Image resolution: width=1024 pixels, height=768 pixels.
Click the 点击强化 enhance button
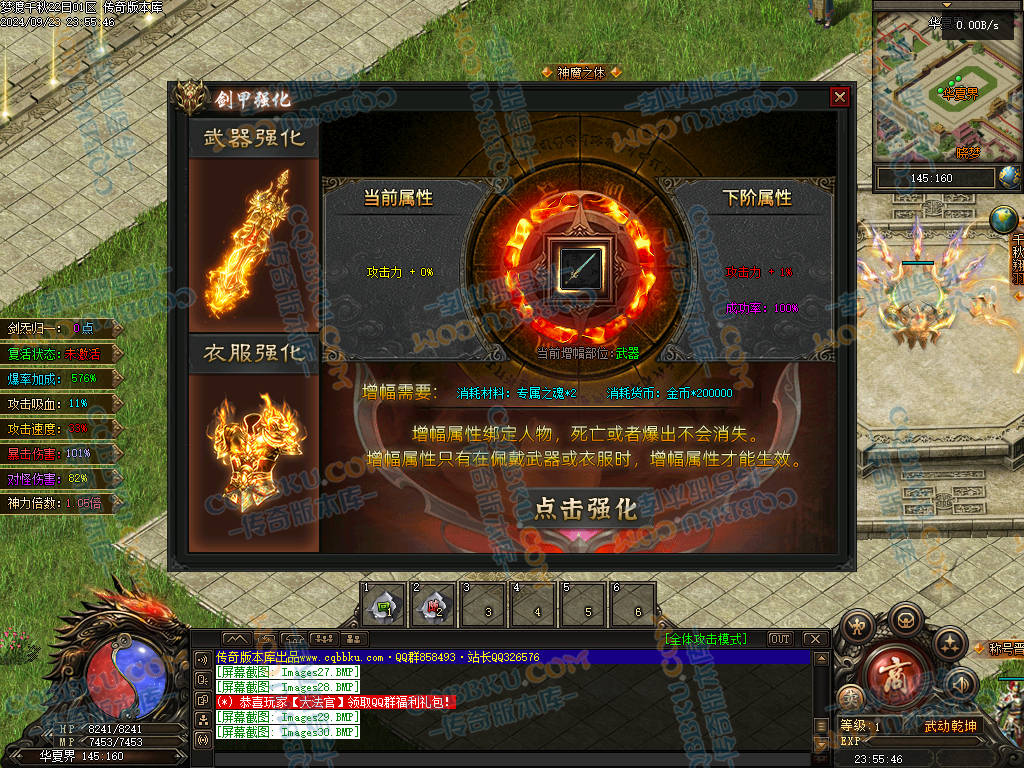585,508
